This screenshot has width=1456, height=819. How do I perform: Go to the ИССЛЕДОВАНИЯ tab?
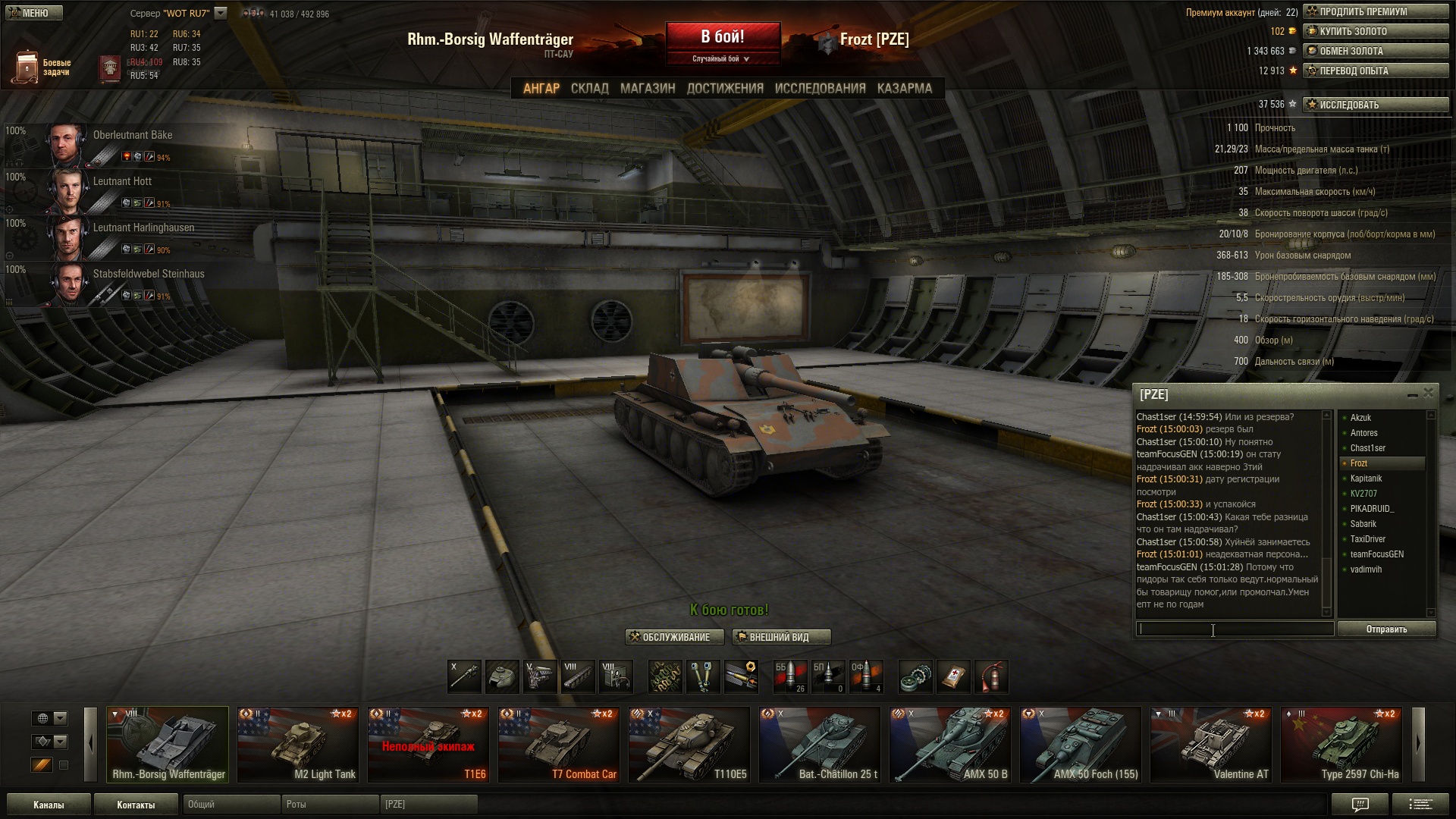(x=820, y=88)
